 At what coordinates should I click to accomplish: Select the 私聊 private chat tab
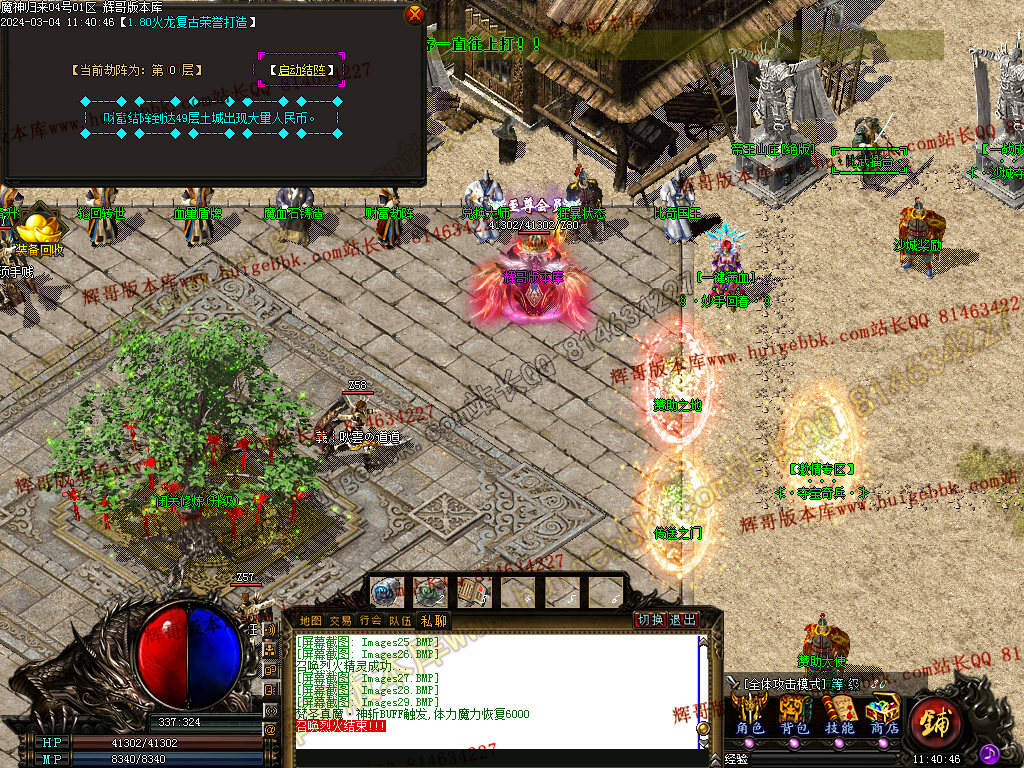pyautogui.click(x=432, y=621)
